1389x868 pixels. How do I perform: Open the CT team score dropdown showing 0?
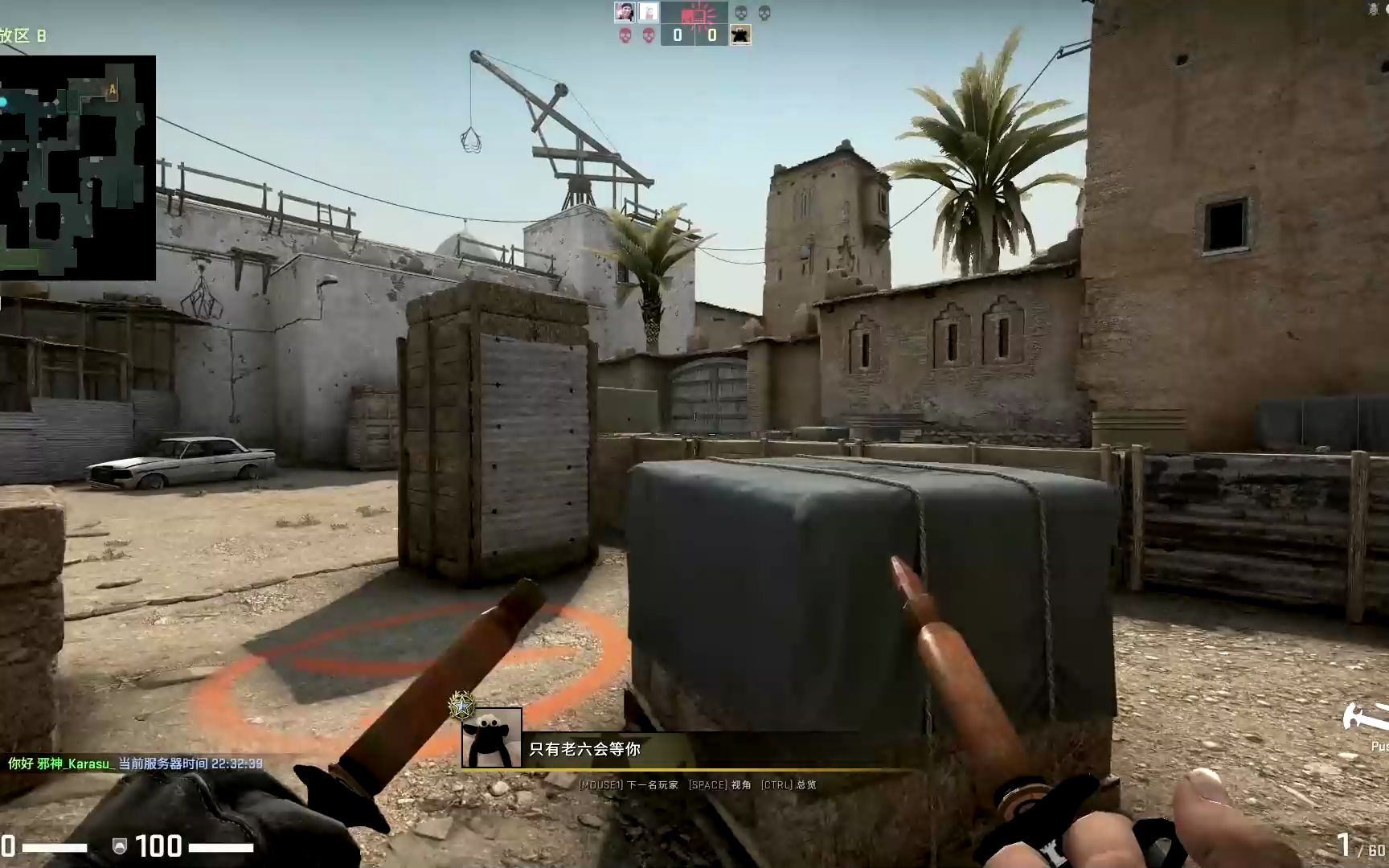(677, 36)
